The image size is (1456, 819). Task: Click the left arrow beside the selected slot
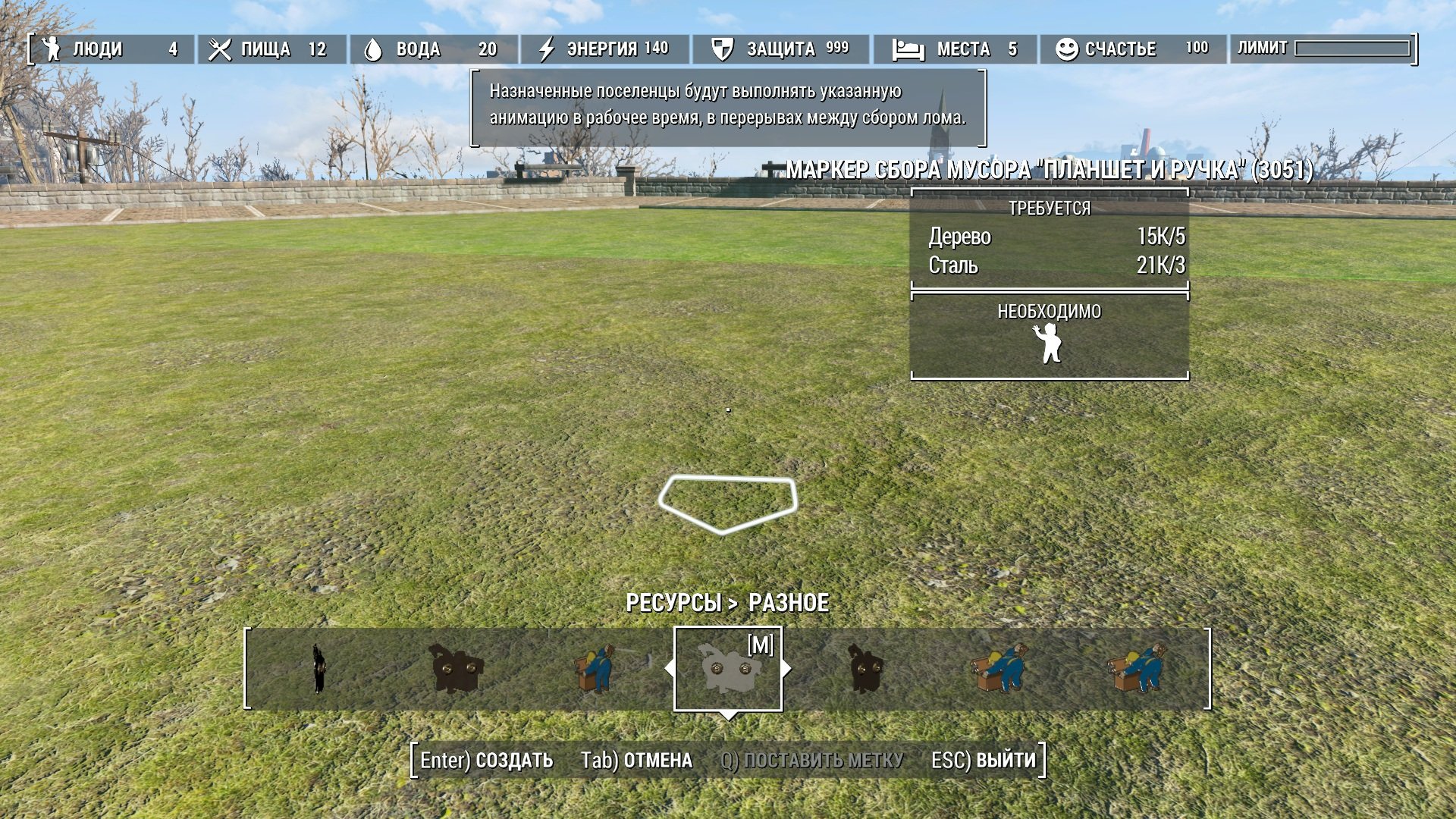668,669
